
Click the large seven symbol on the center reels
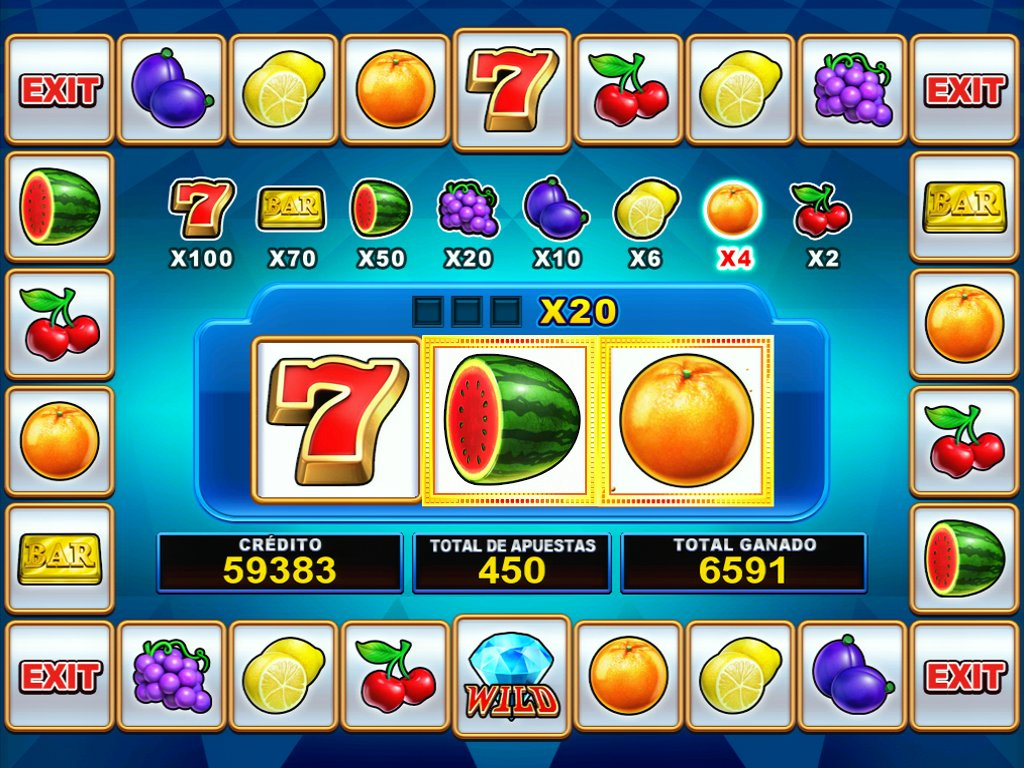[336, 419]
